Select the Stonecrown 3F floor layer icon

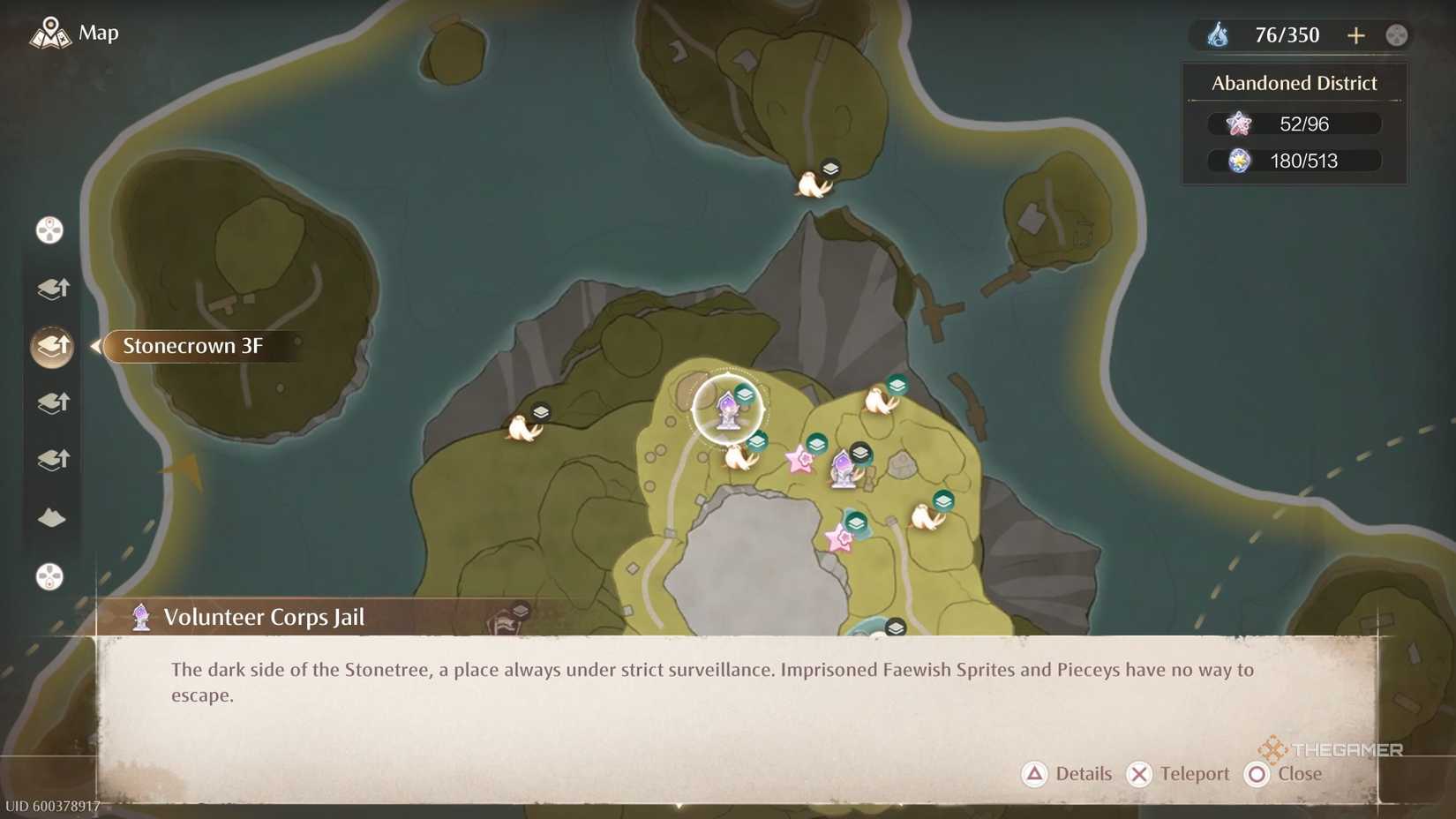(51, 346)
